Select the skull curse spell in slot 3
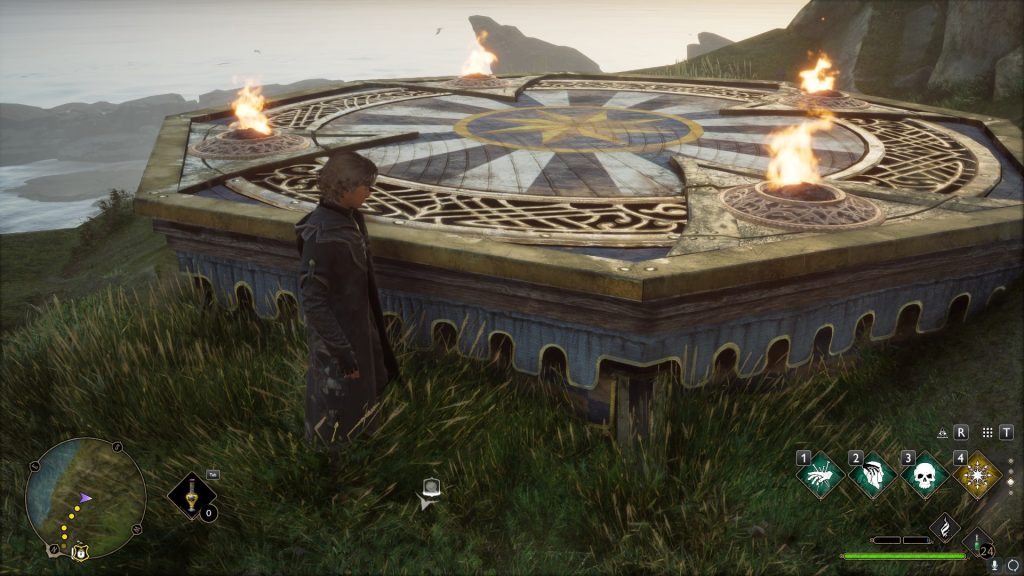 coord(924,475)
